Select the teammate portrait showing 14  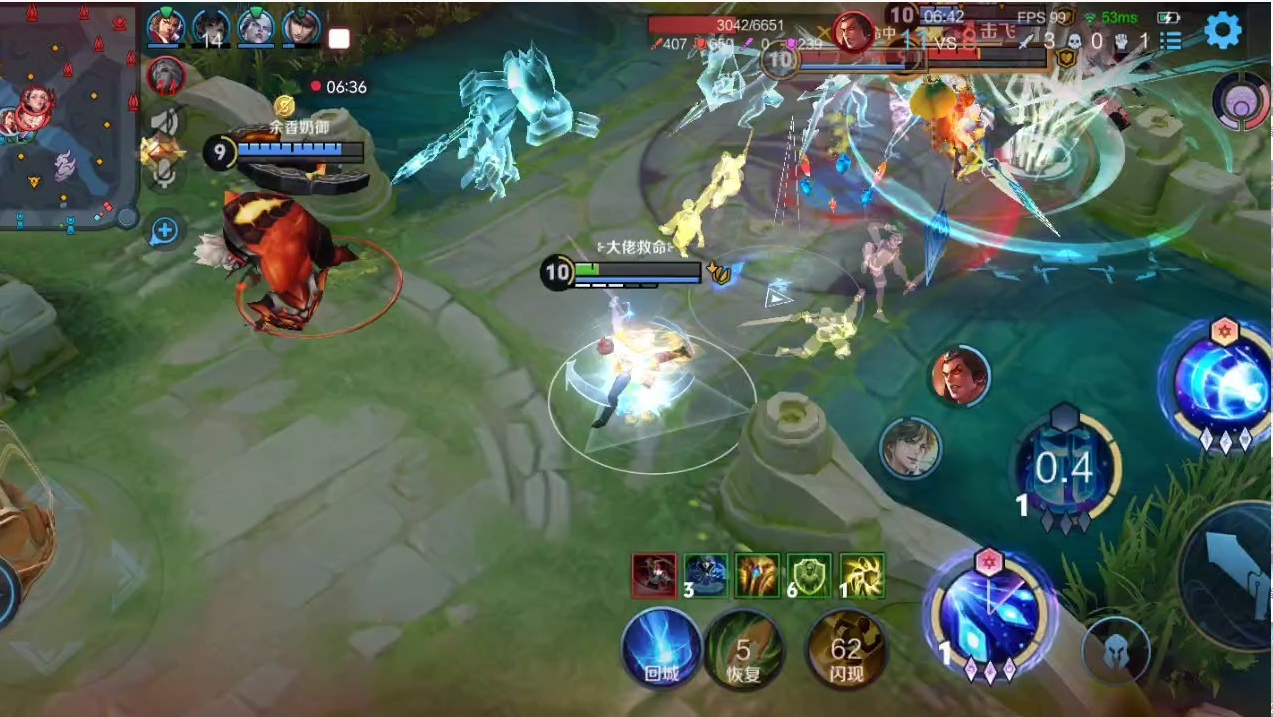coord(211,28)
